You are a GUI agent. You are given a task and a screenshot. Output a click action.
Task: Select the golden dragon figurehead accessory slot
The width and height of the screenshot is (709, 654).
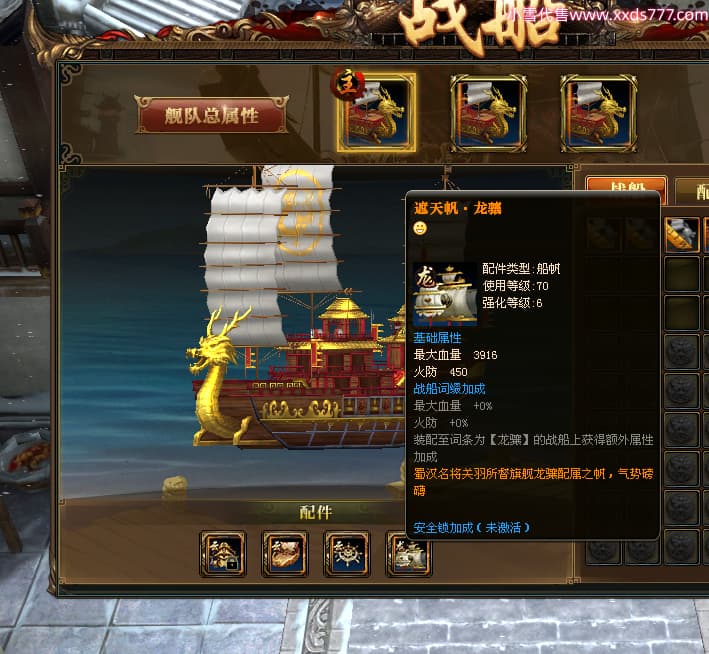click(x=285, y=554)
